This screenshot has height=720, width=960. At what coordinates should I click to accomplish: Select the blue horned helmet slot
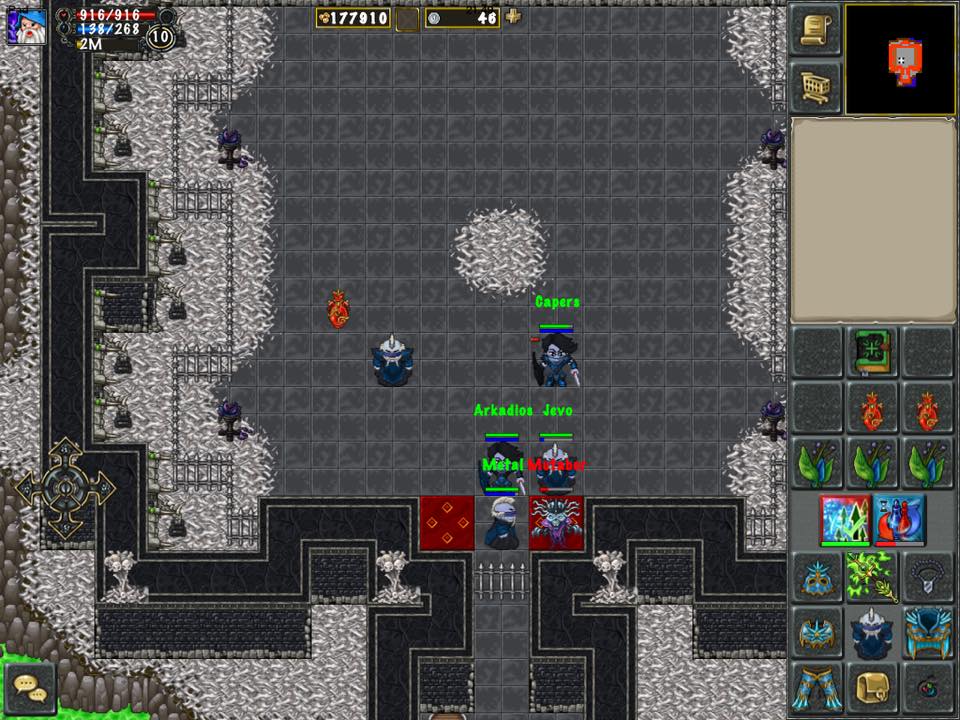pyautogui.click(x=927, y=633)
